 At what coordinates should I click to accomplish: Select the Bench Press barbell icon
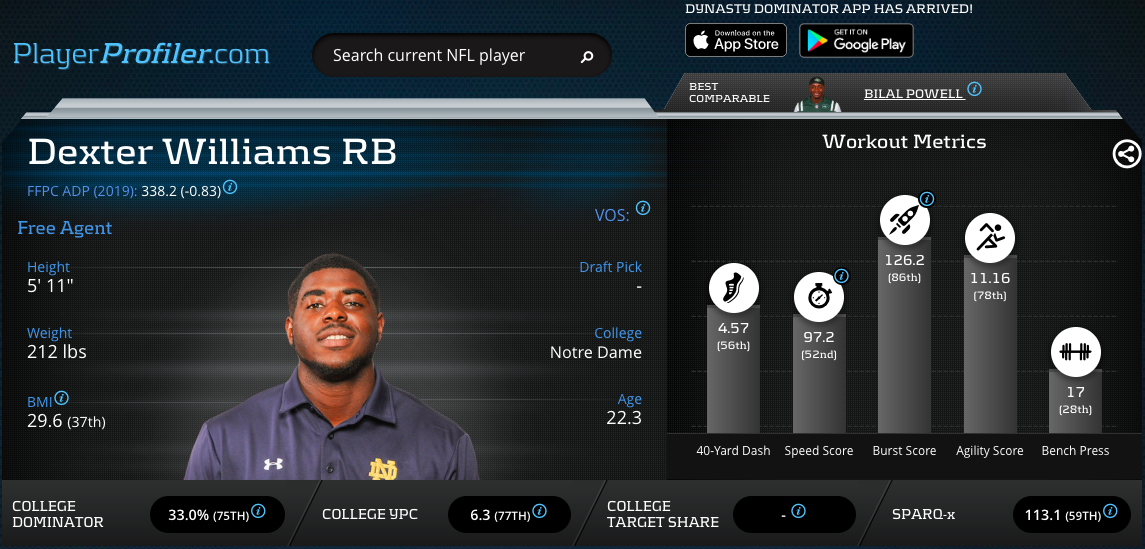pos(1075,352)
